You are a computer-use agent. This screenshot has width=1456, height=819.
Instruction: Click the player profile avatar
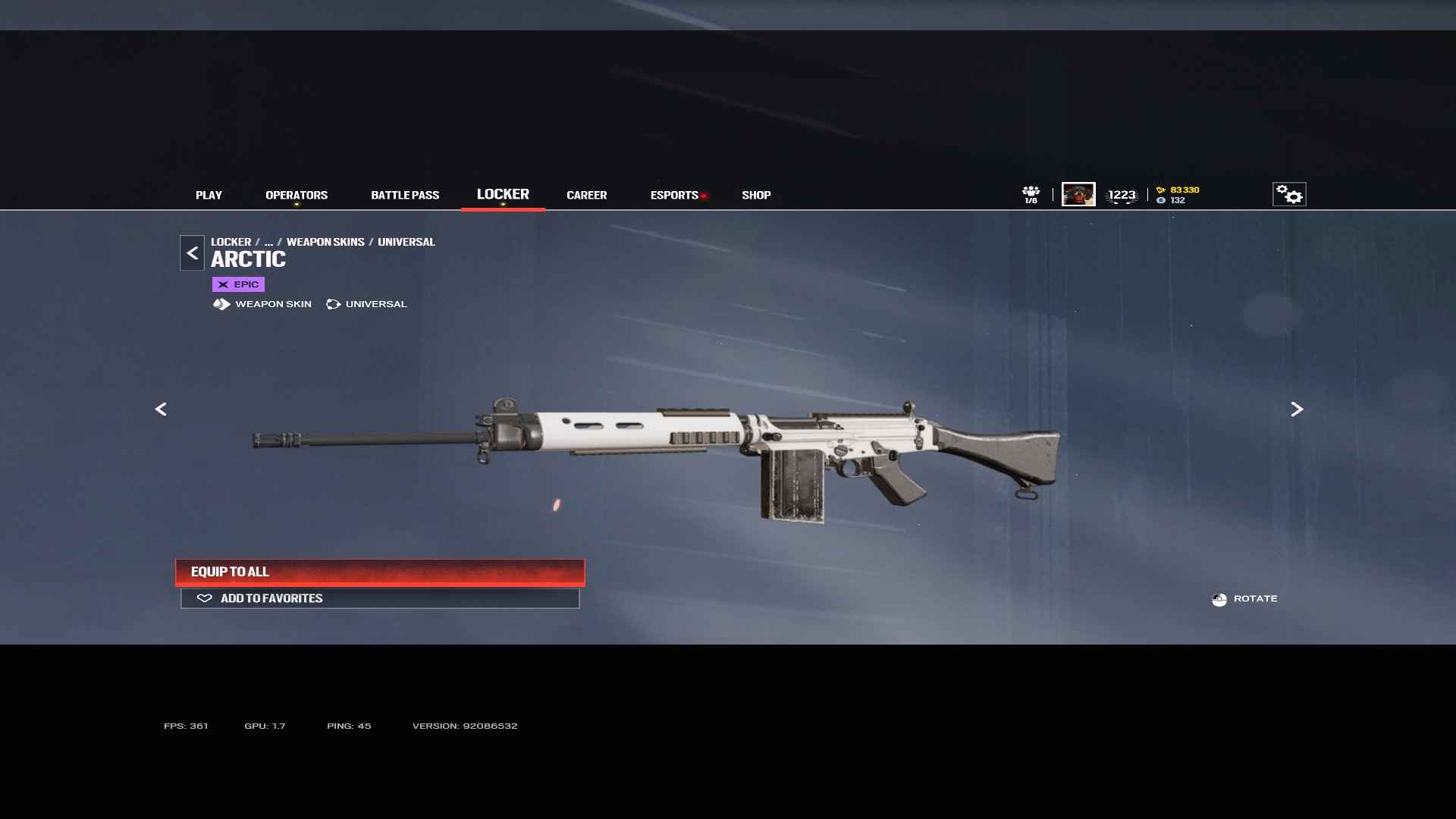point(1078,194)
